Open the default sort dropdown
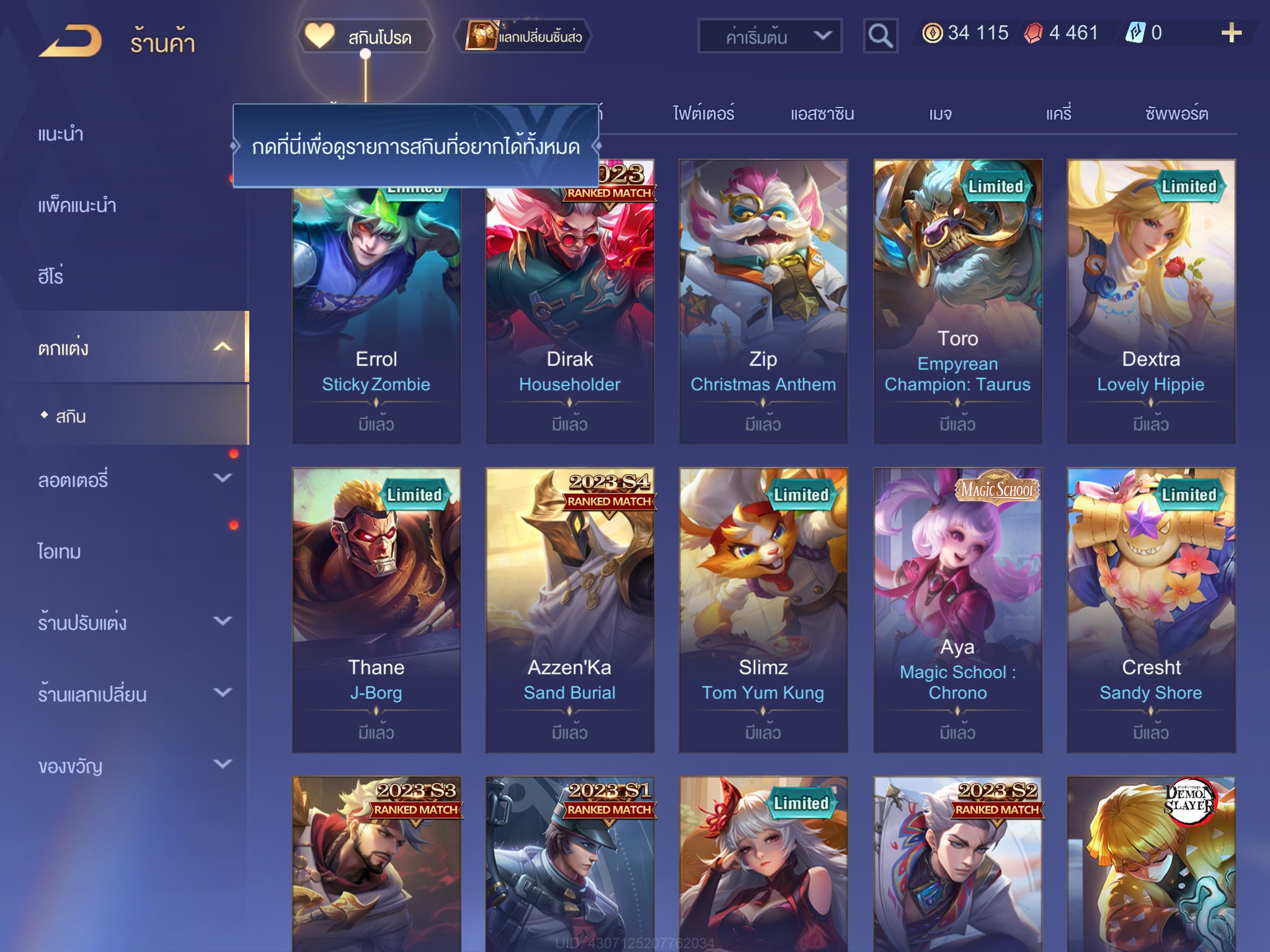Viewport: 1270px width, 952px height. [770, 36]
